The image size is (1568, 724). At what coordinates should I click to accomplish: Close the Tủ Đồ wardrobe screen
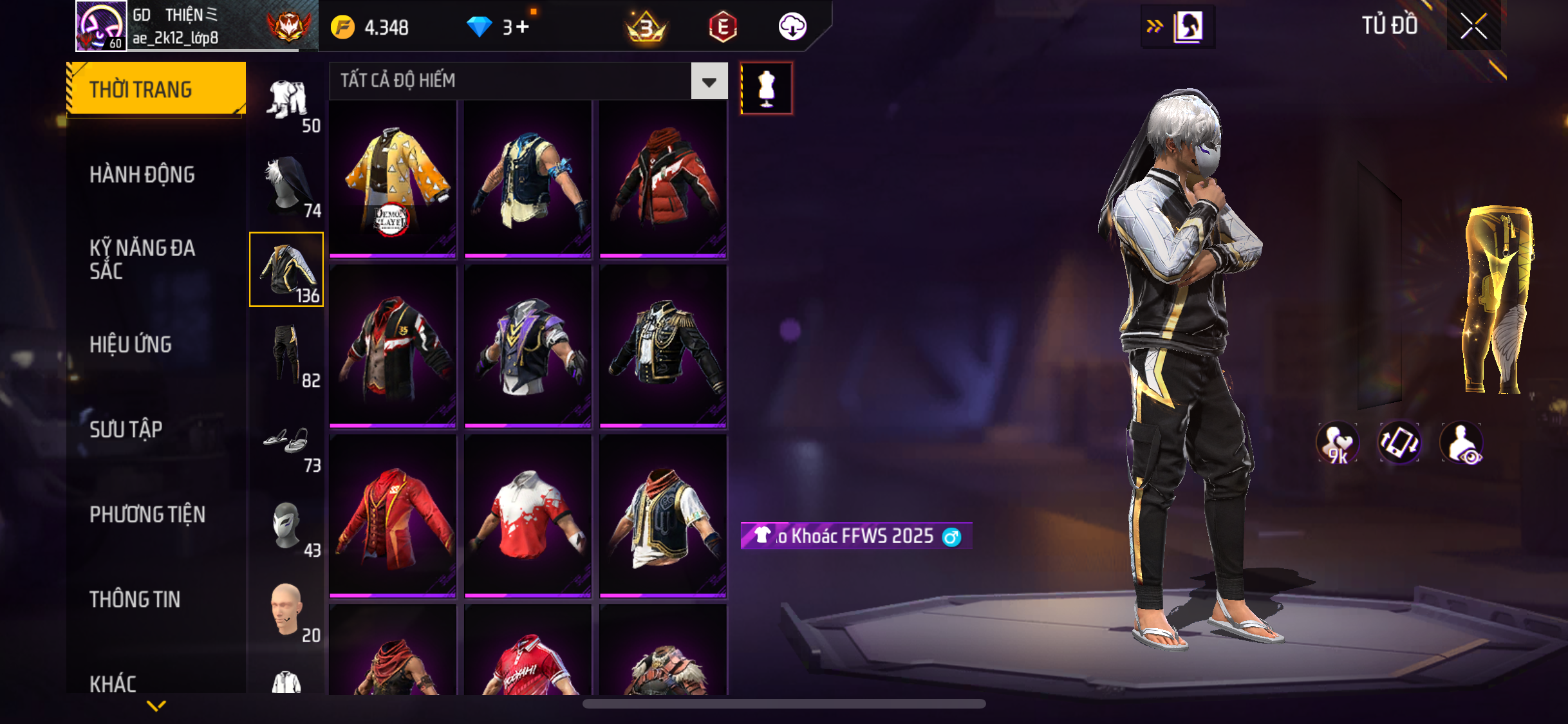[1473, 26]
